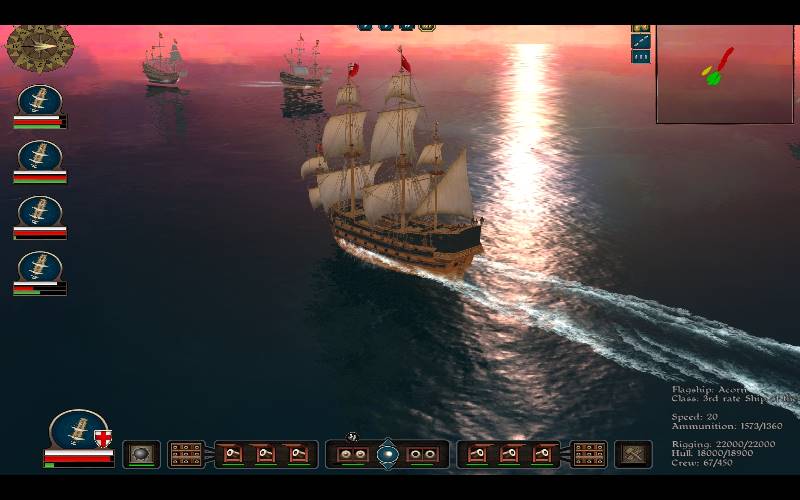This screenshot has width=800, height=500.
Task: Choose the cannonball ammunition icon
Action: 141,453
